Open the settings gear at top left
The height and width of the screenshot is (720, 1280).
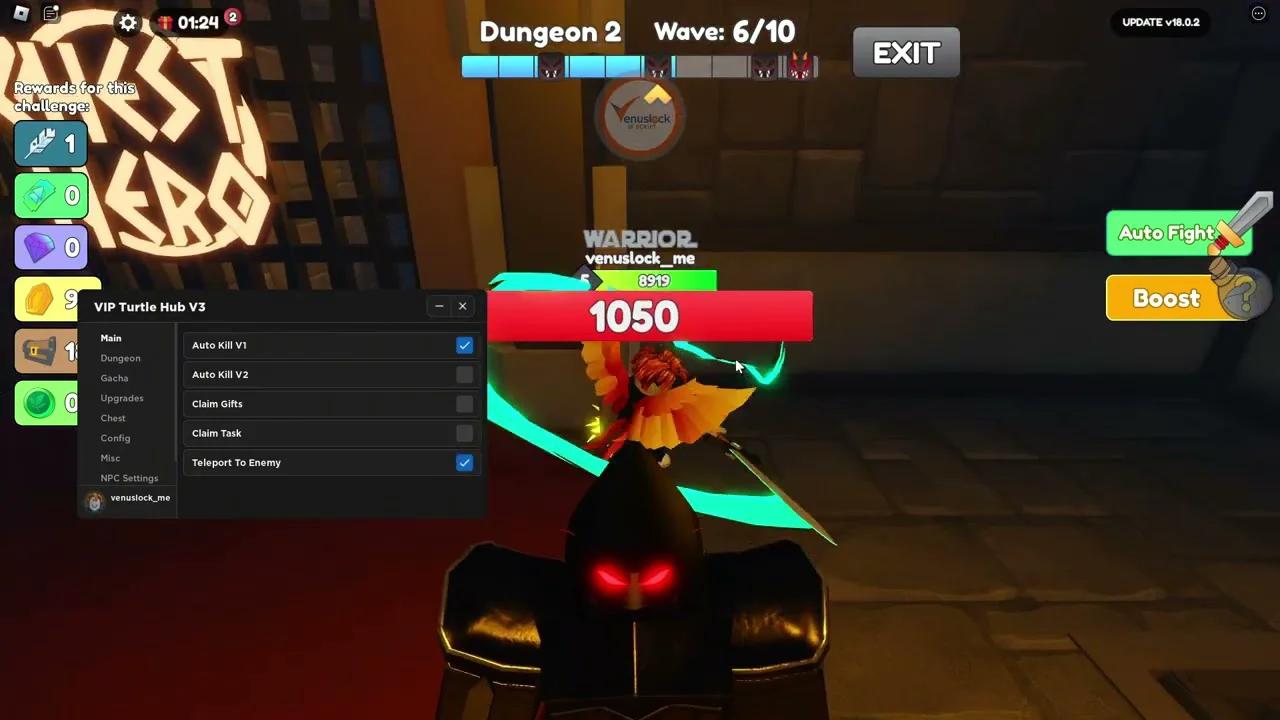(x=127, y=23)
